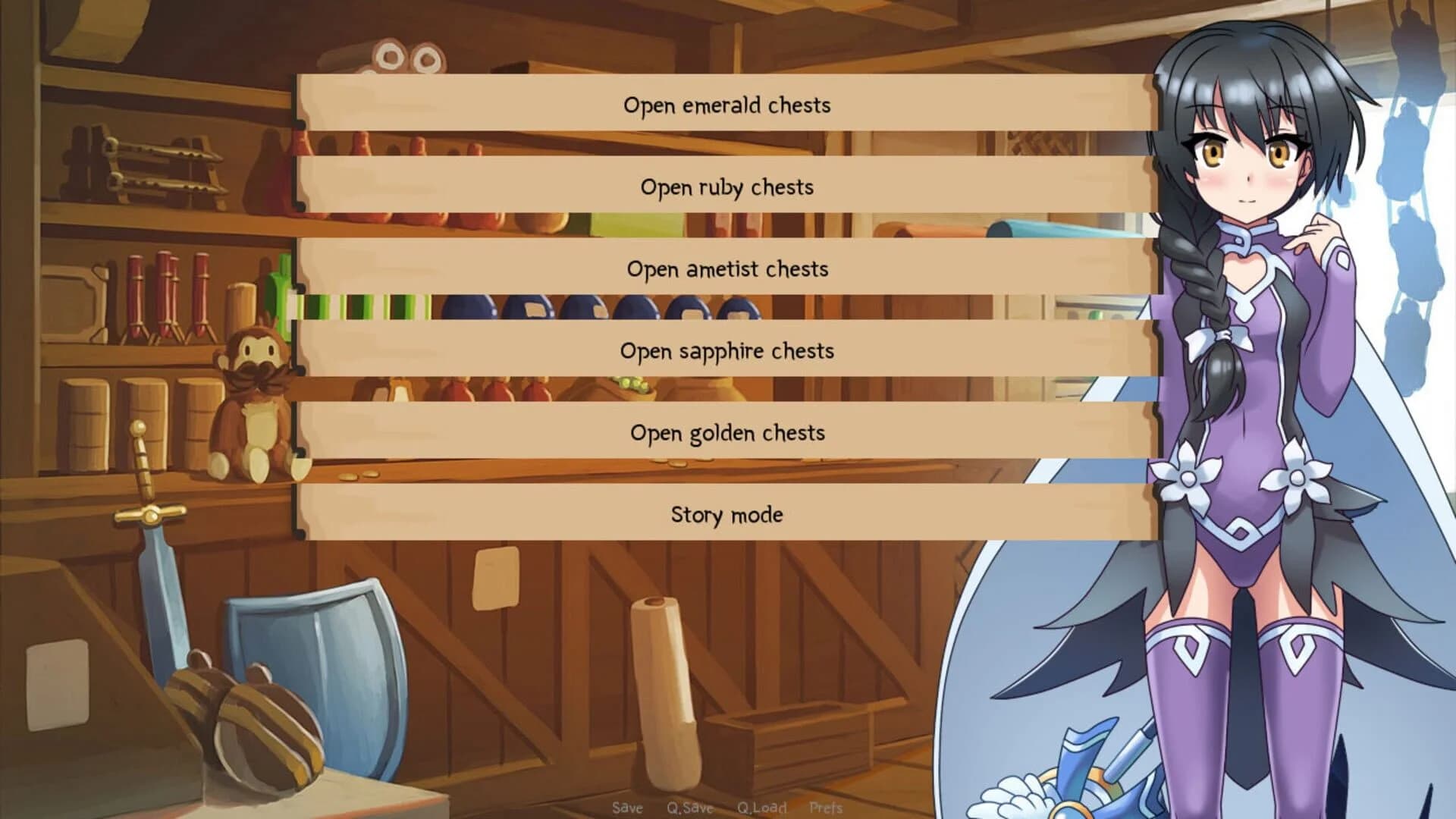The height and width of the screenshot is (819, 1456).
Task: Choose the golden chests option
Action: pos(726,433)
